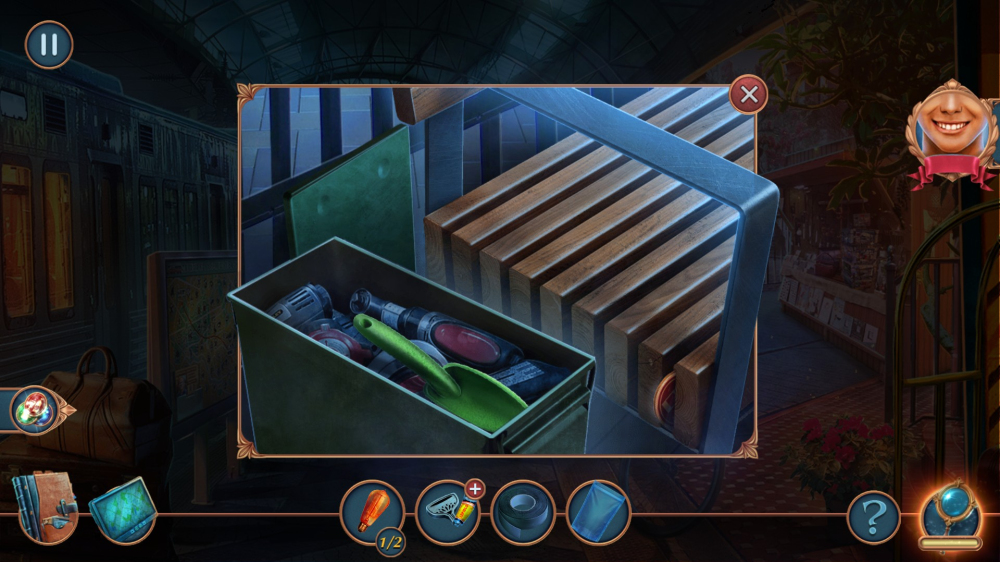
Task: Open the leather journal
Action: (44, 506)
